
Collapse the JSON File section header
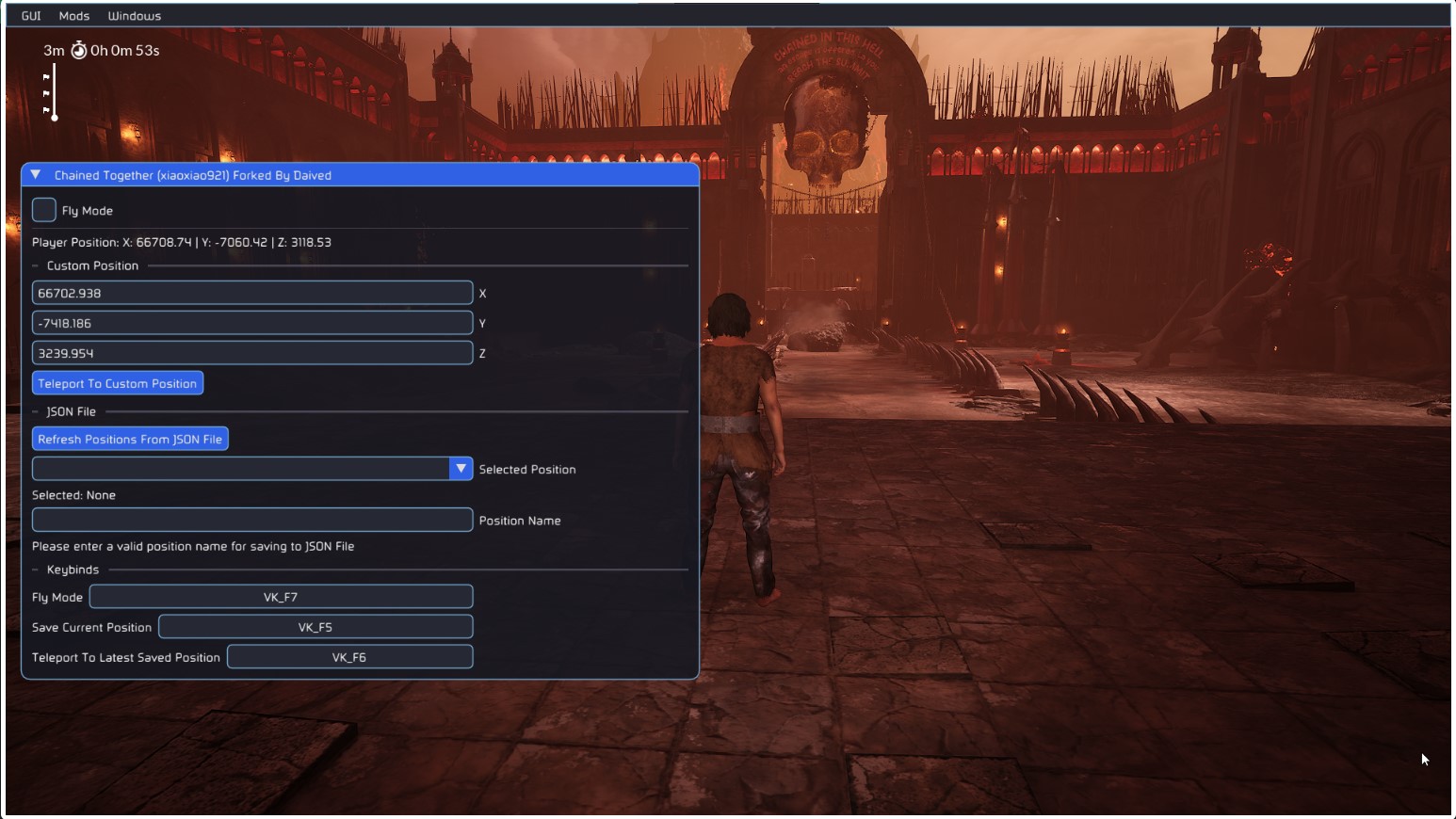(x=72, y=411)
